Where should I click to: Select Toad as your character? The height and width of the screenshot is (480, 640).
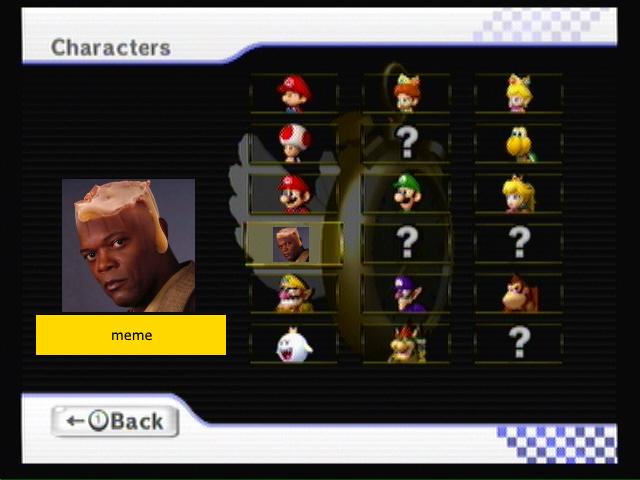294,143
